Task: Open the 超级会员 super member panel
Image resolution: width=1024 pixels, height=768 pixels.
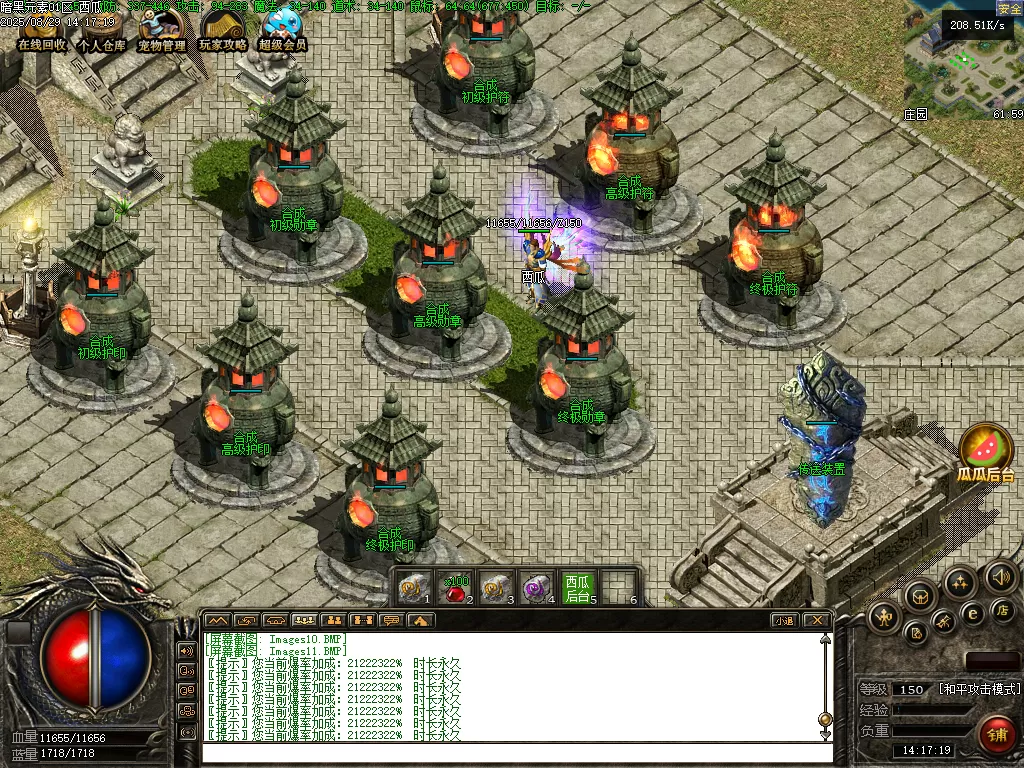Action: coord(282,34)
